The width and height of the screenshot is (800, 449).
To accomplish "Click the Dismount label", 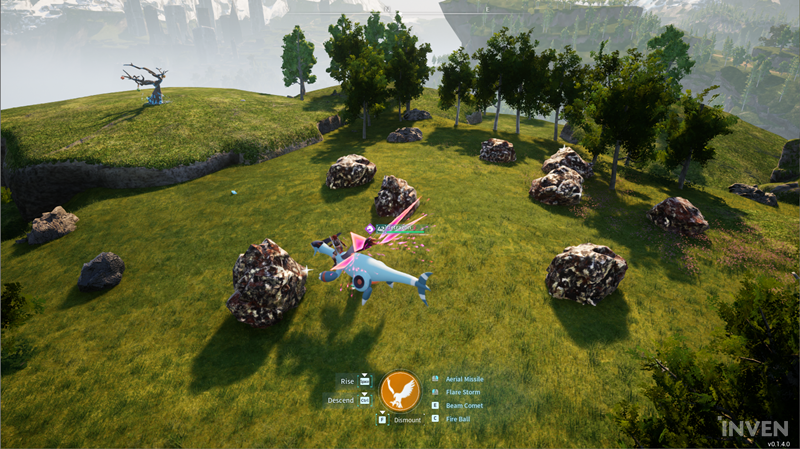I will click(x=407, y=420).
